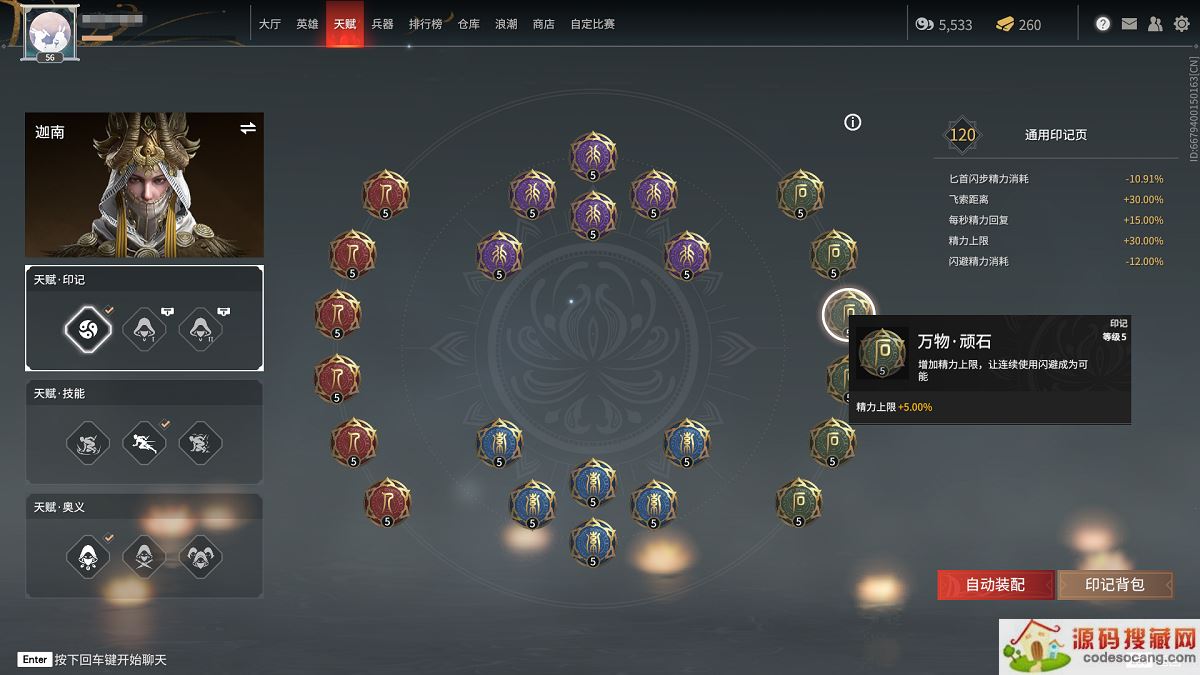Switch to the 浪潮 tab
The width and height of the screenshot is (1200, 675).
click(506, 24)
